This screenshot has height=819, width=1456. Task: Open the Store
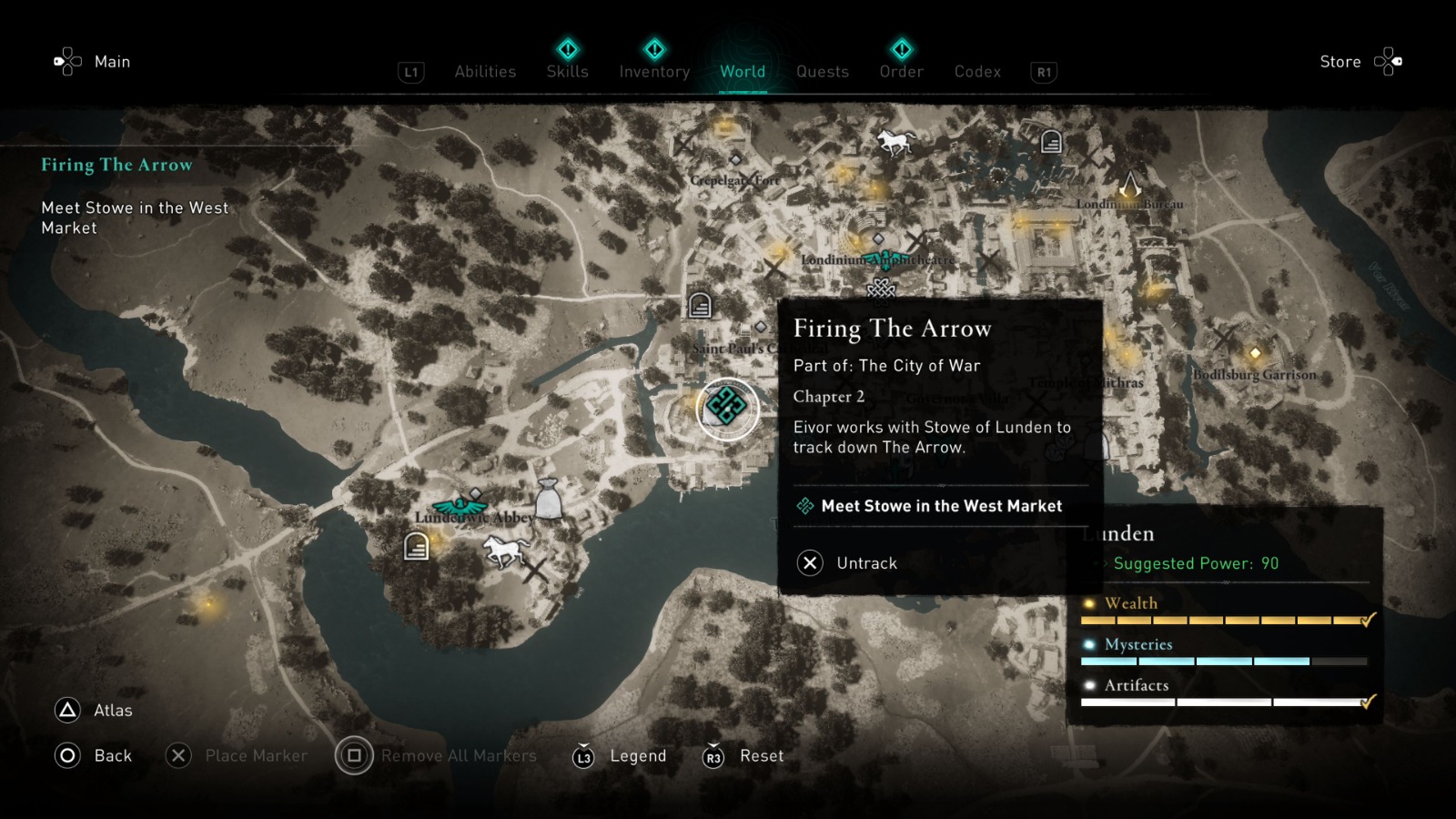[1340, 62]
